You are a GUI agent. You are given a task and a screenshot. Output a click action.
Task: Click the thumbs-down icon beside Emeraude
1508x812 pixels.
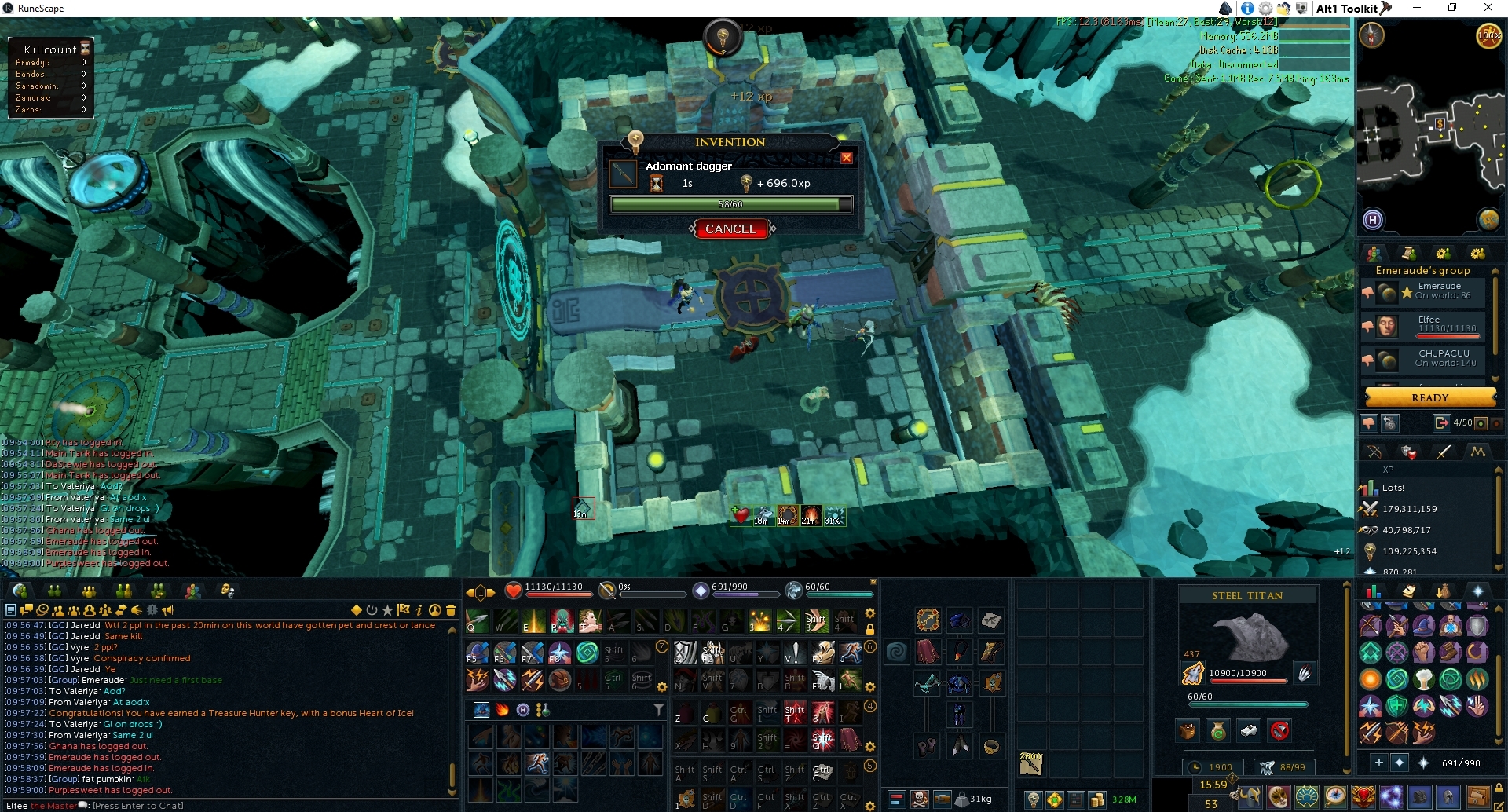[x=1368, y=292]
